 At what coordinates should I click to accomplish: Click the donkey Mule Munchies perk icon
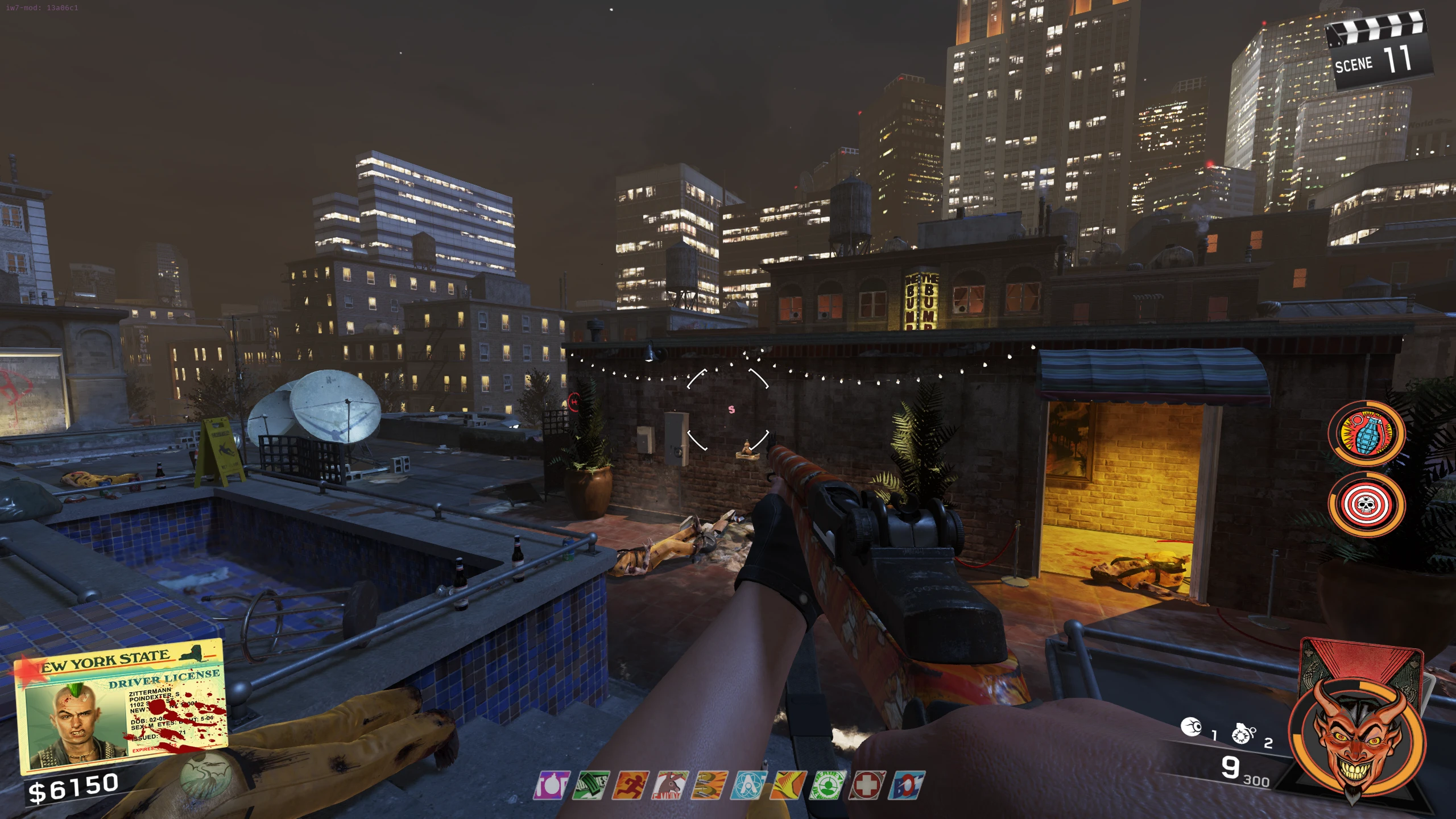click(x=670, y=785)
